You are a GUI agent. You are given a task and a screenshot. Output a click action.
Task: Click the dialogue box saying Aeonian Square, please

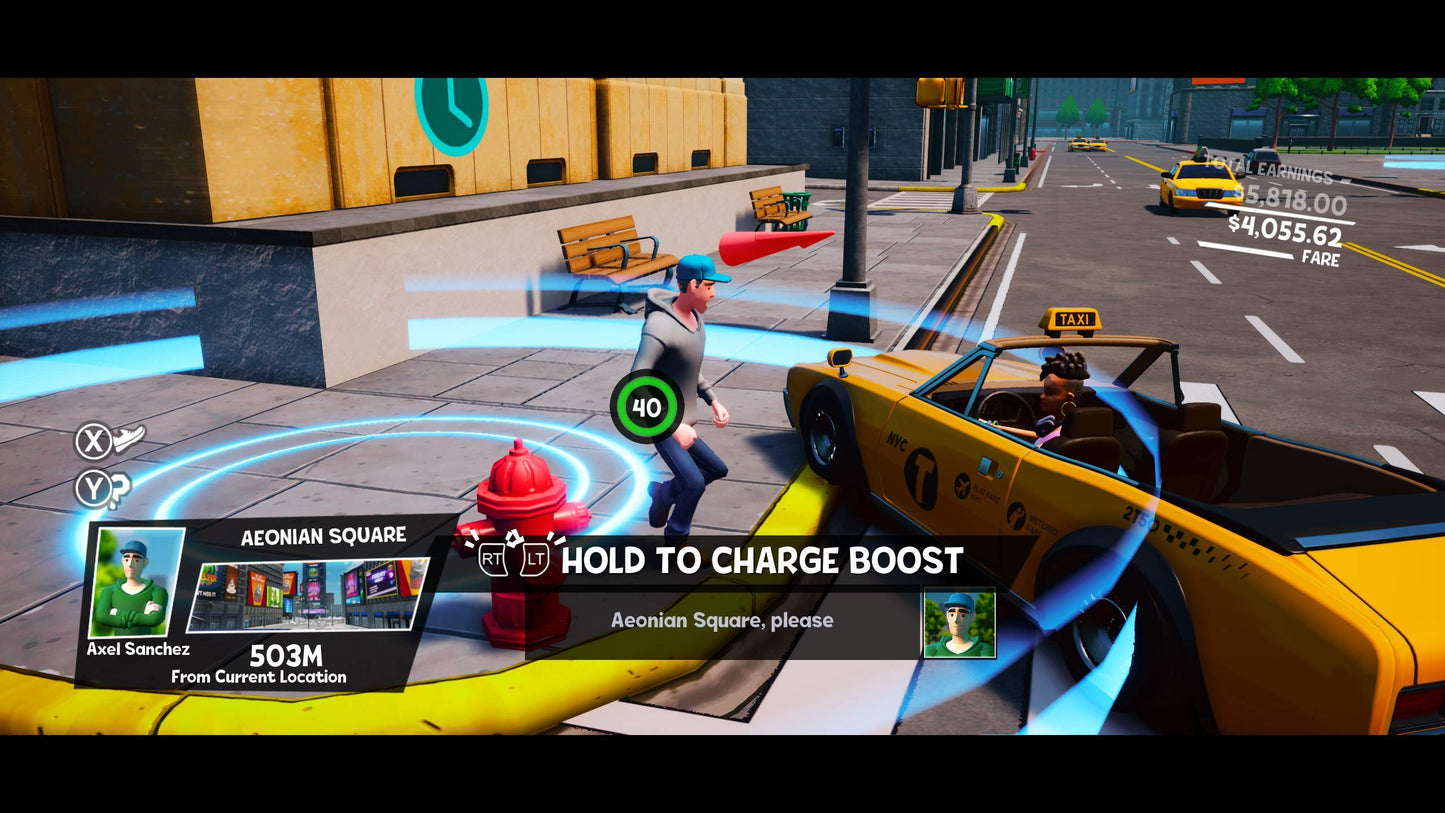click(x=722, y=621)
